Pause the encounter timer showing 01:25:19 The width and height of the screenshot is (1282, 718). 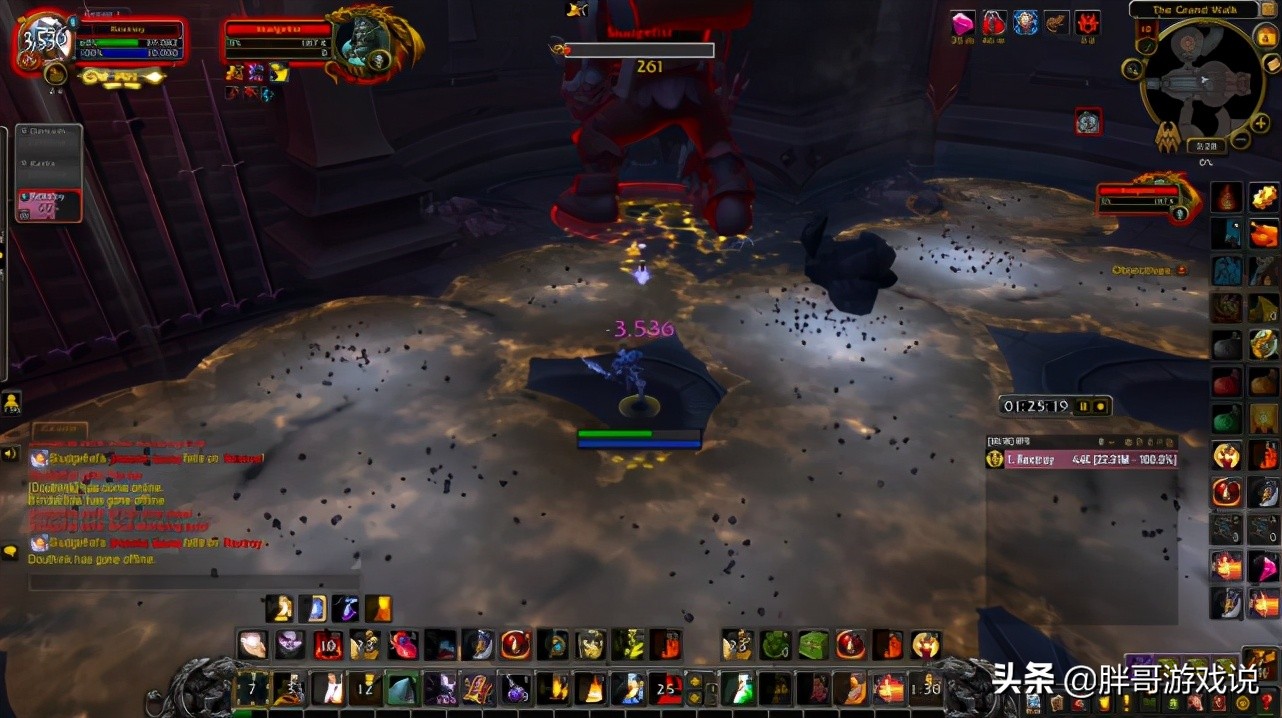[x=1084, y=407]
